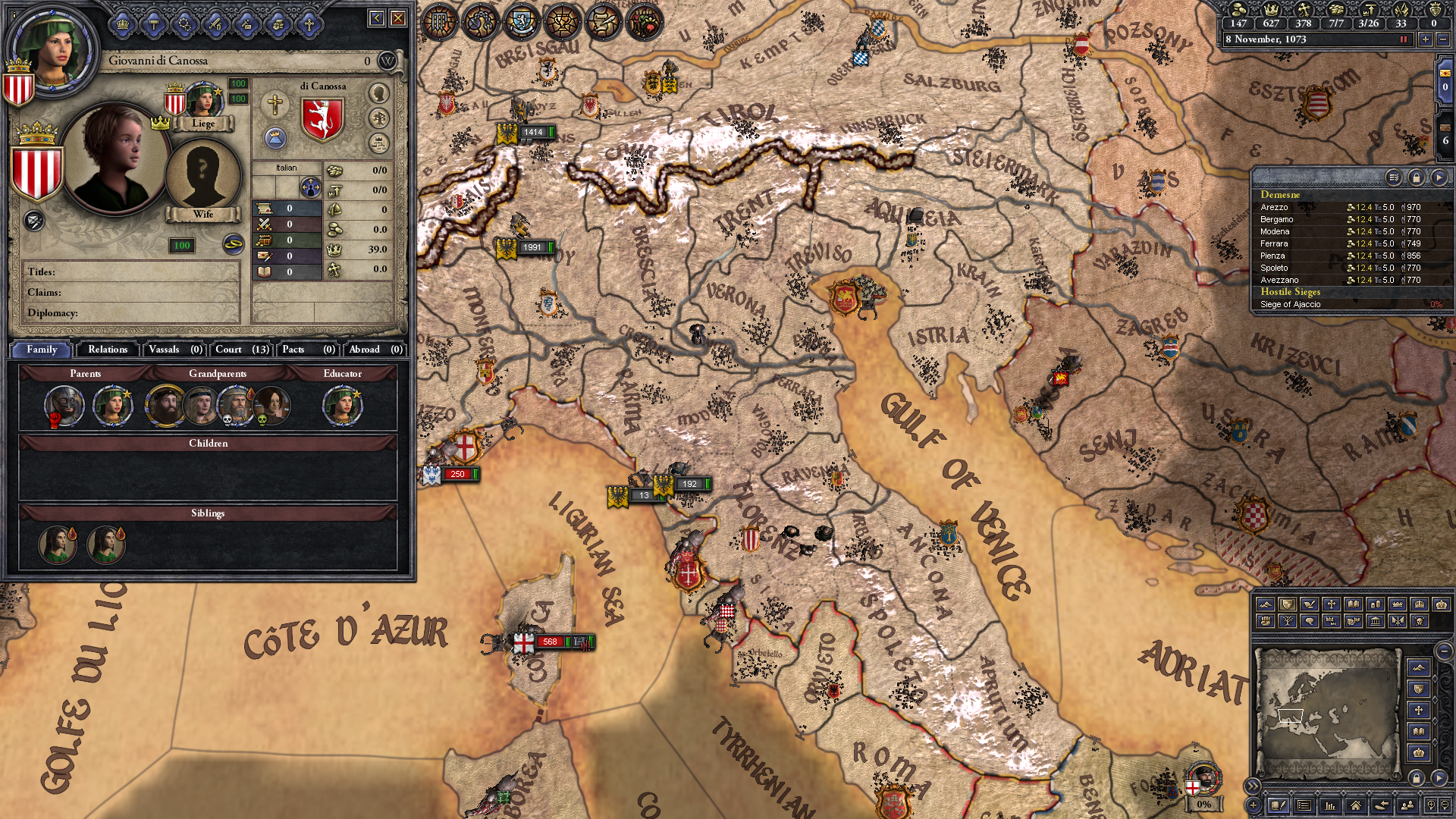Pause the game clock
Image resolution: width=1456 pixels, height=819 pixels.
(x=1404, y=39)
